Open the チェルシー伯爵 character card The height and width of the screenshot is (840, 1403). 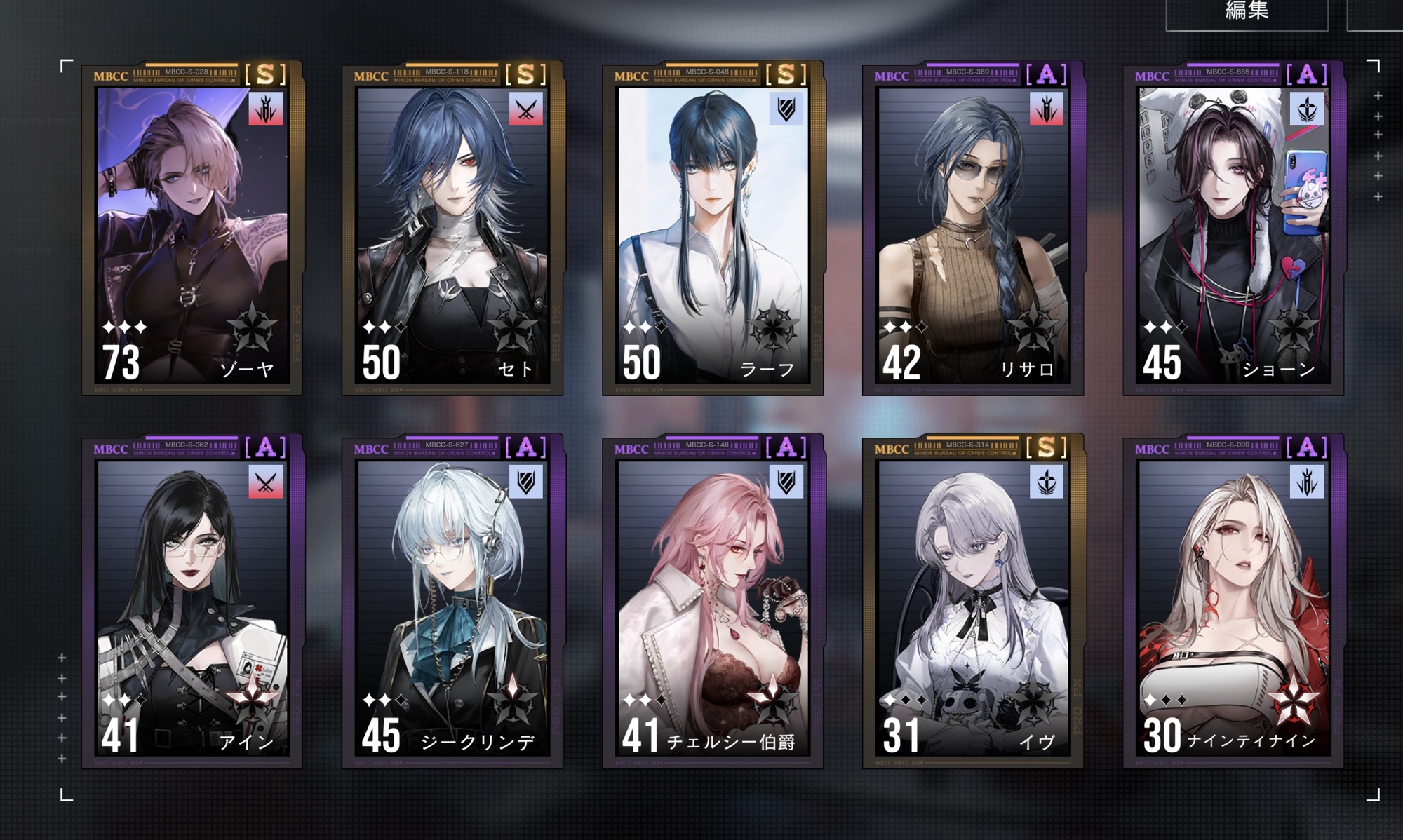tap(713, 602)
